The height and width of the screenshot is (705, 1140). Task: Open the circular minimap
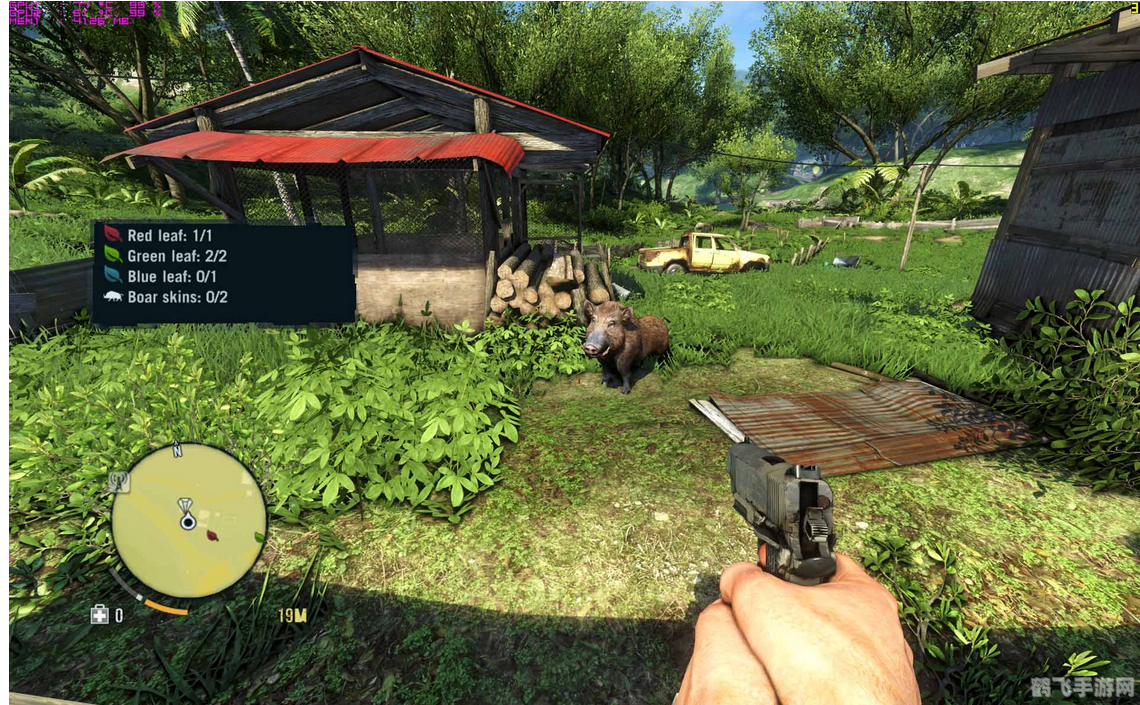tap(189, 520)
